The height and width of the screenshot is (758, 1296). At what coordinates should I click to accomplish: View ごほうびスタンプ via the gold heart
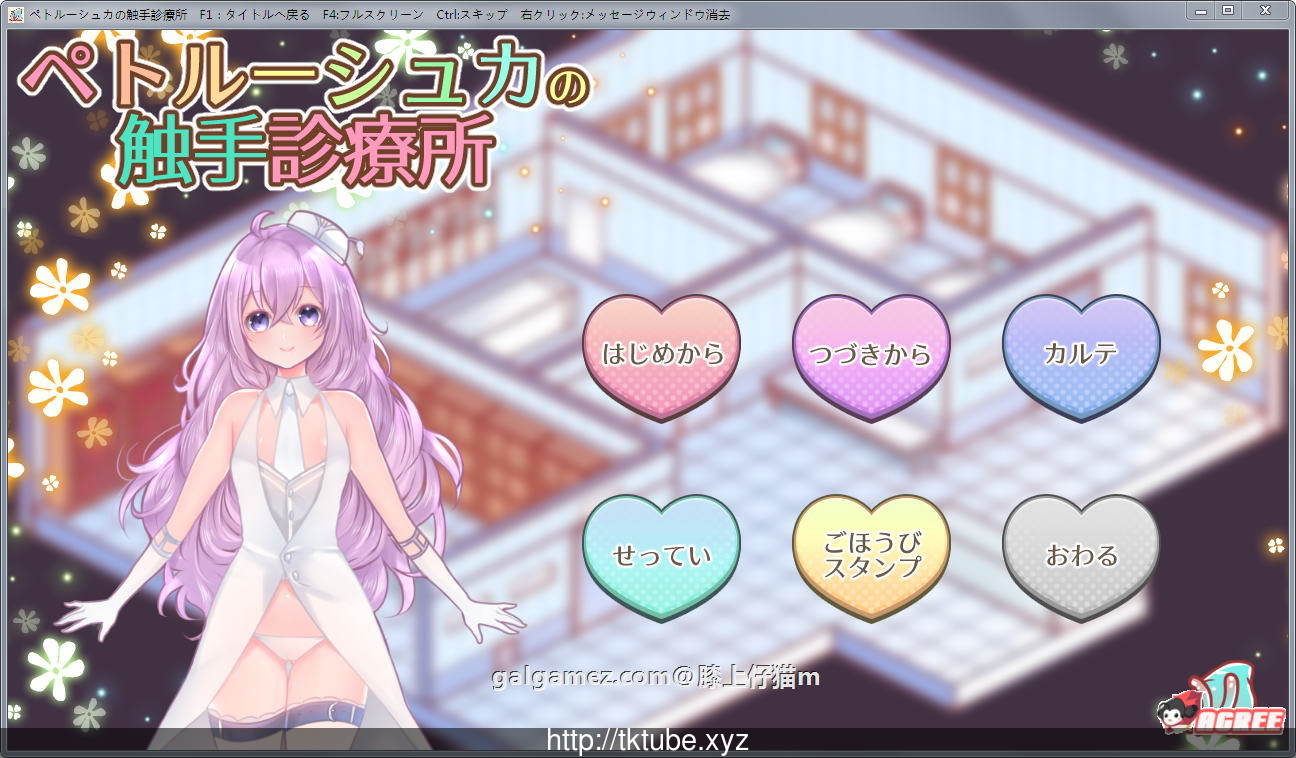[871, 553]
